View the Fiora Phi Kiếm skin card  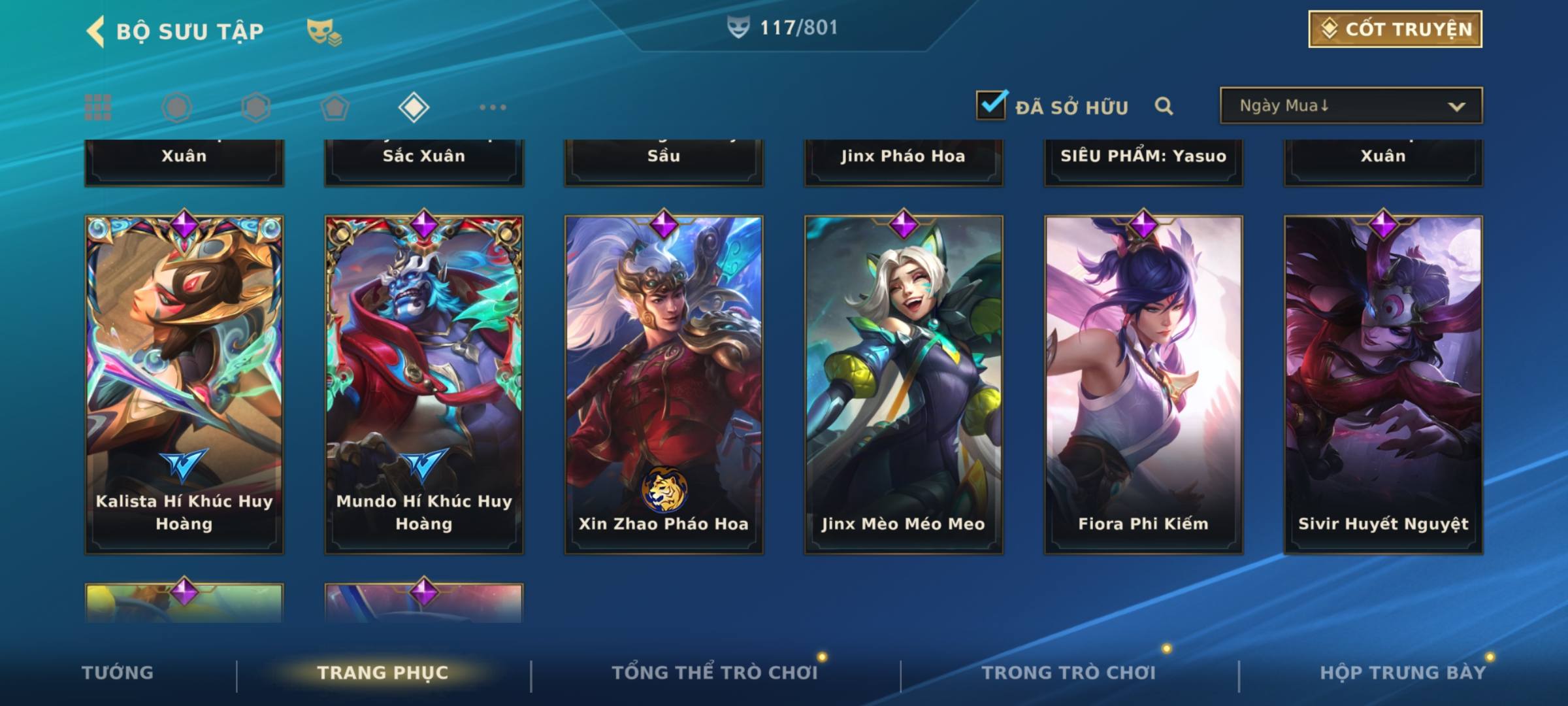coord(1143,384)
